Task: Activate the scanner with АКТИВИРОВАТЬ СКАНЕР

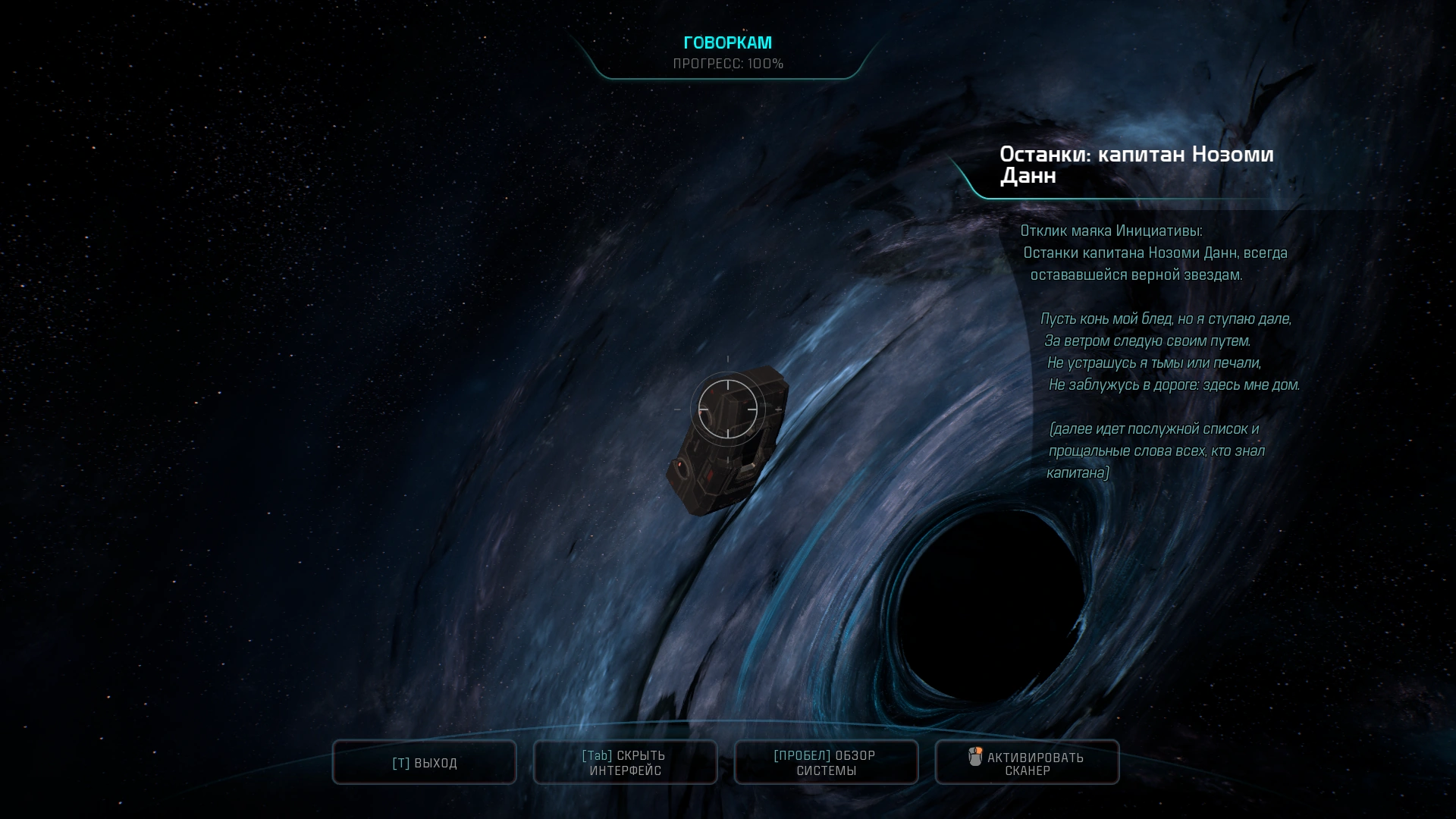Action: (x=1027, y=763)
